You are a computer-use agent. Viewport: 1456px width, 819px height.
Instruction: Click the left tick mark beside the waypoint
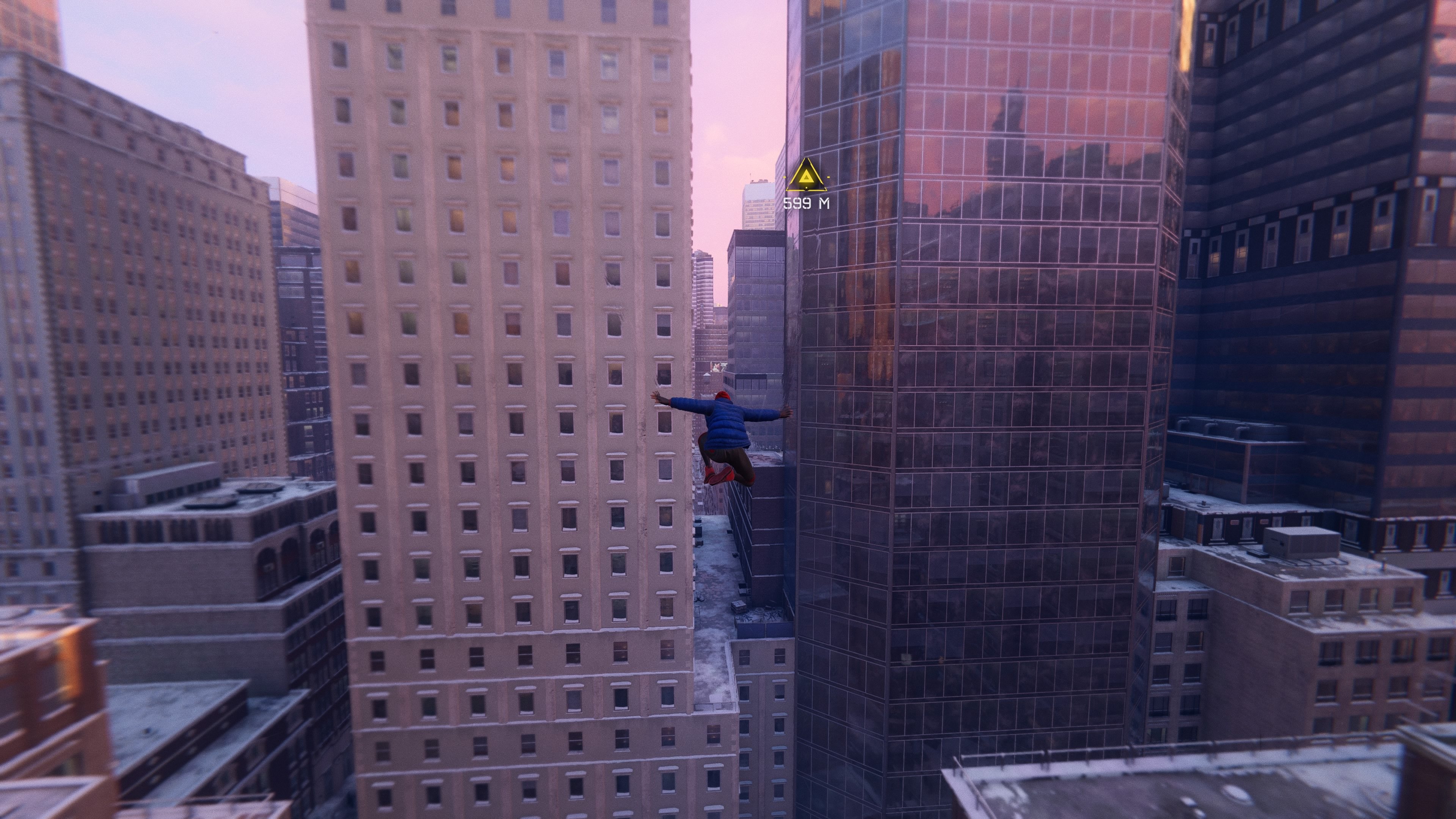tap(784, 177)
